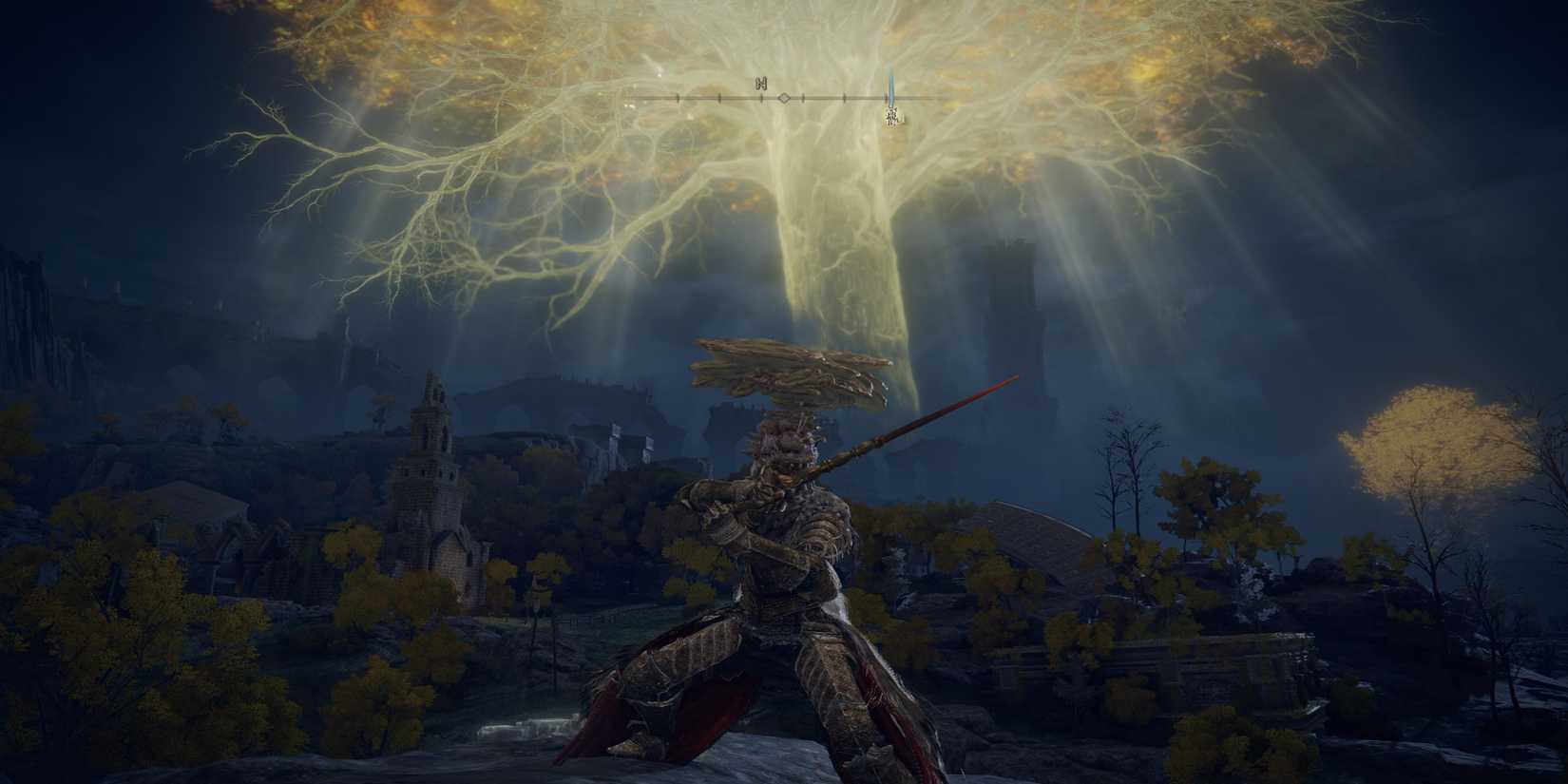Image resolution: width=1568 pixels, height=784 pixels.
Task: Click the diamond waypoint marker on the compass
Action: click(x=784, y=97)
